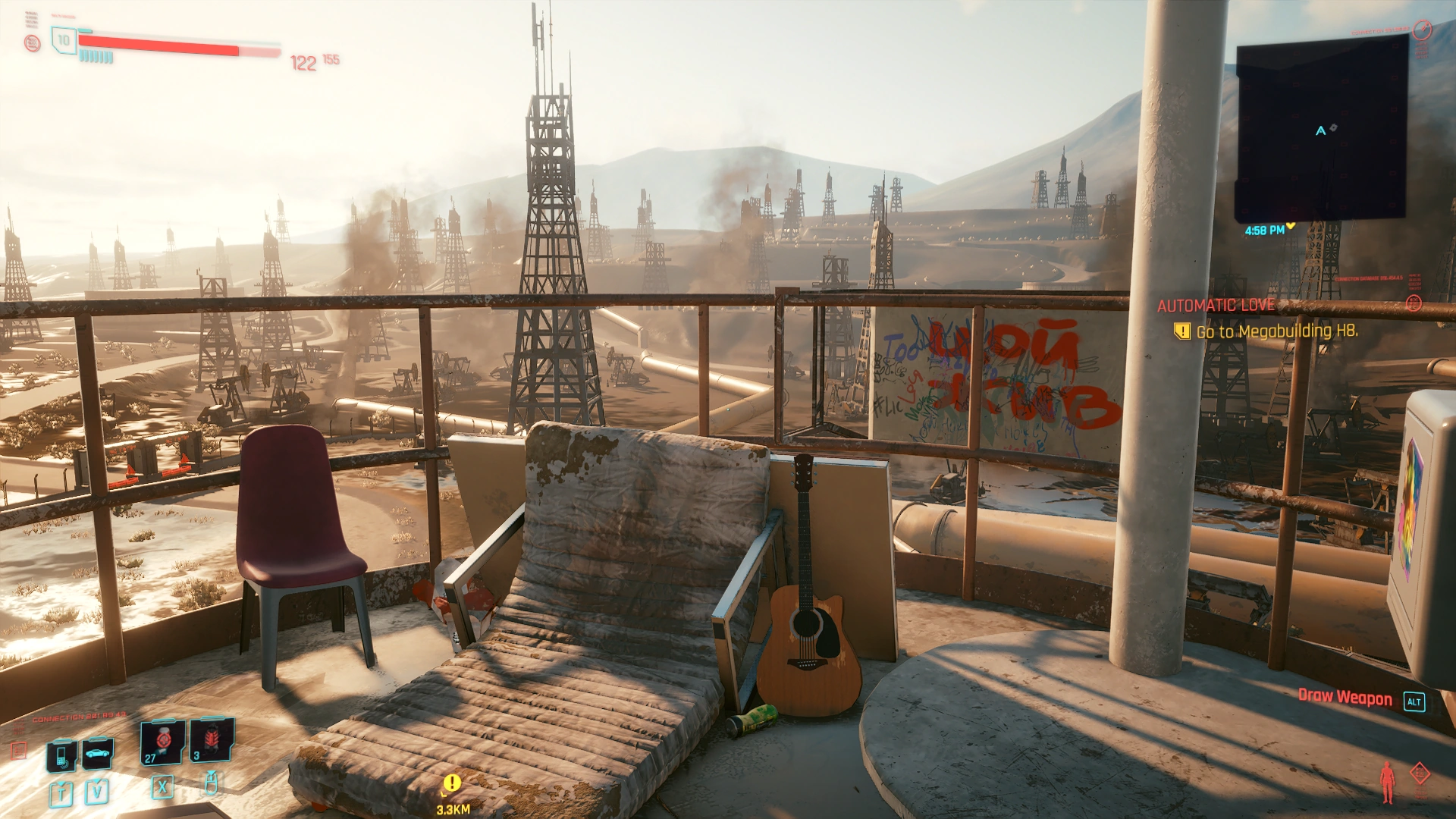Click the level 10 badge
Screen dimensions: 1456x819
[64, 40]
